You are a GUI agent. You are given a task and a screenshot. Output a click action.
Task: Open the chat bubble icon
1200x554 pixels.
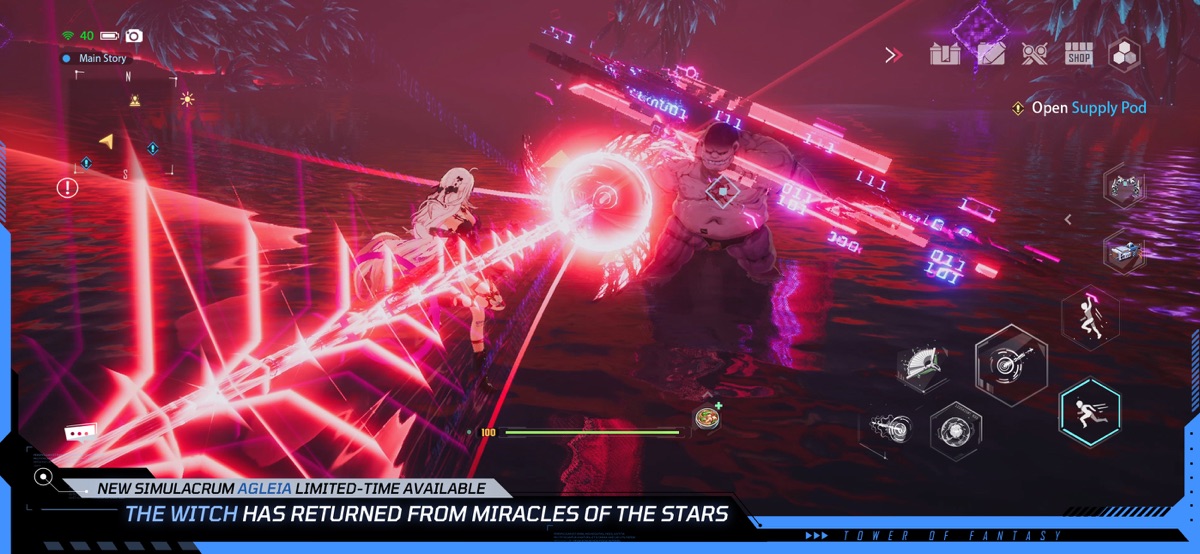(79, 433)
